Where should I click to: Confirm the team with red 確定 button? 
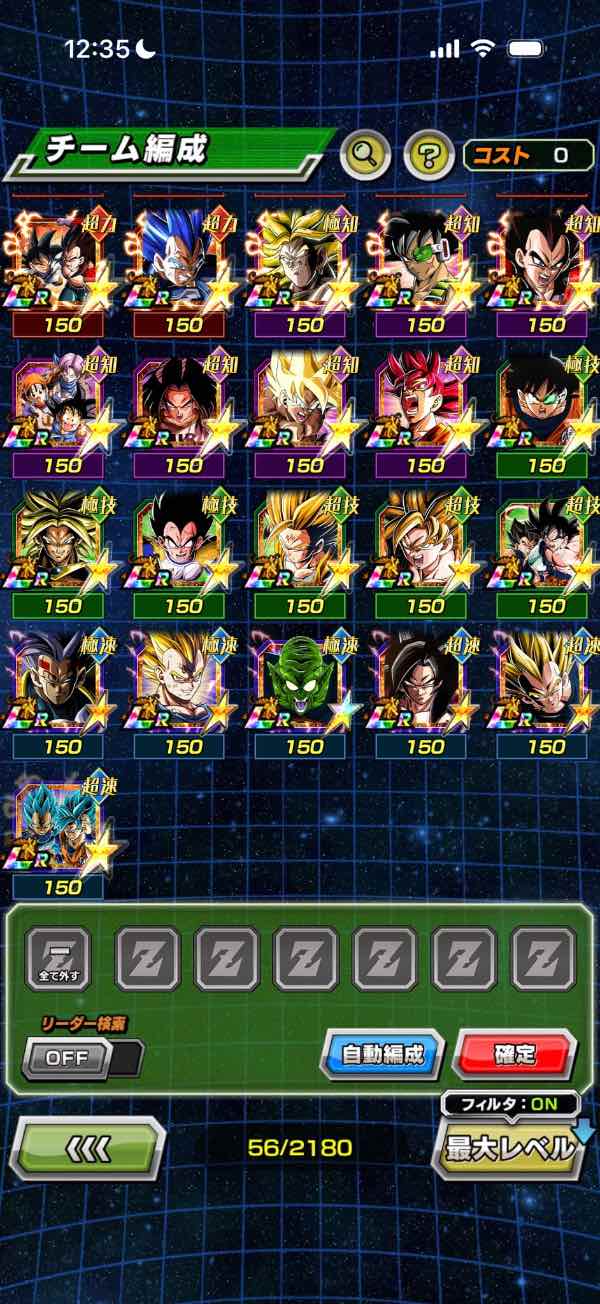click(x=514, y=1054)
